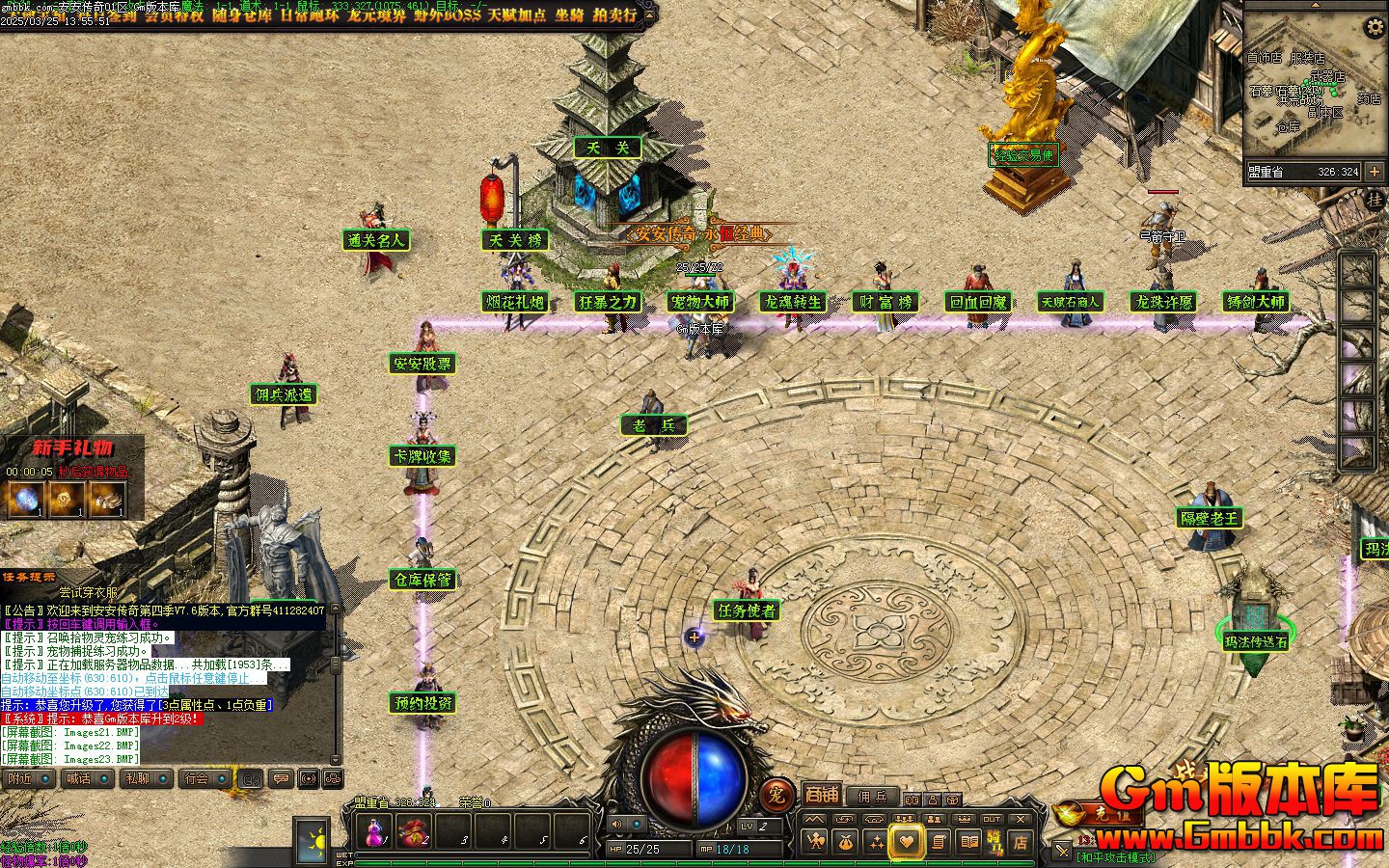This screenshot has height=868, width=1389.
Task: Open the 商铺 shop button
Action: point(822,795)
